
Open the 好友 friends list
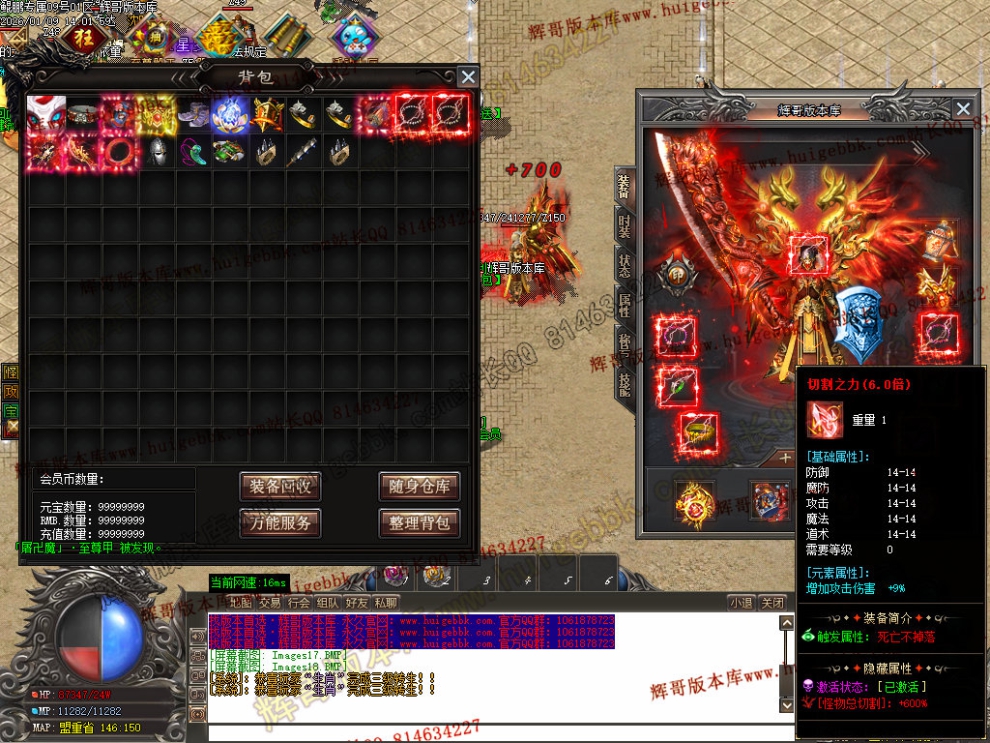point(356,603)
